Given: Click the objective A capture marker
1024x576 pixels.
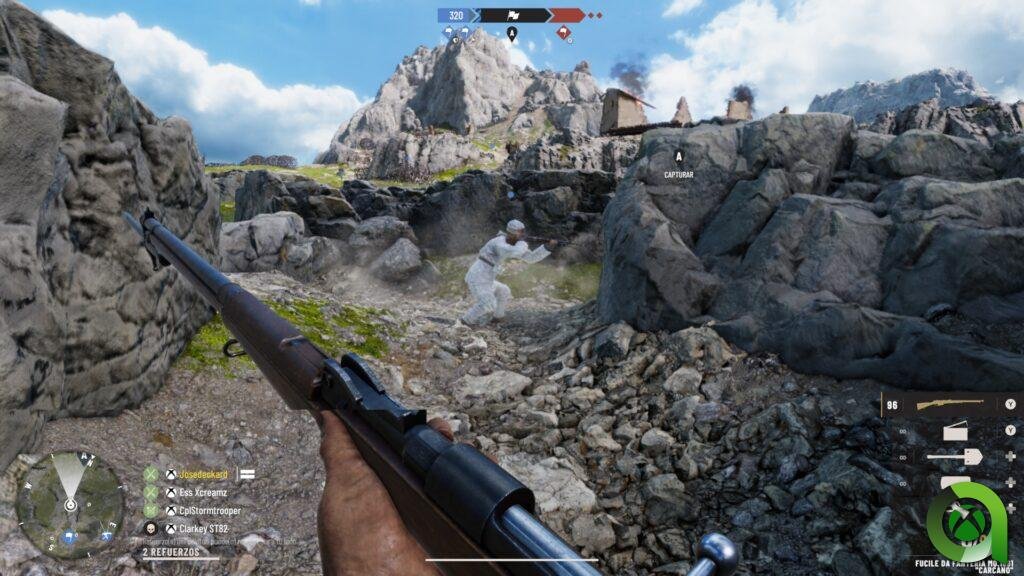Looking at the screenshot, I should click(x=679, y=157).
